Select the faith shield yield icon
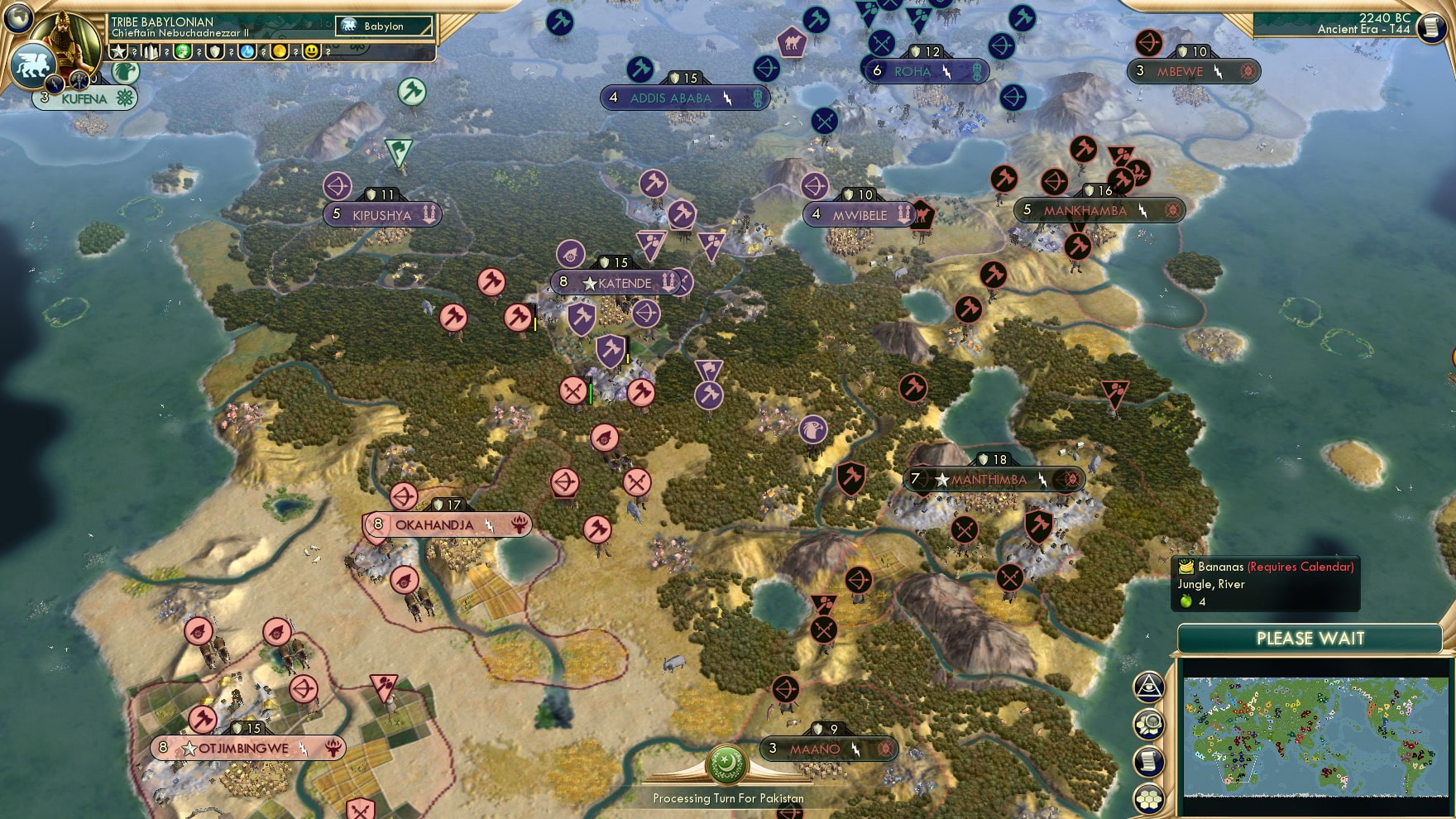Viewport: 1456px width, 819px height. [215, 51]
